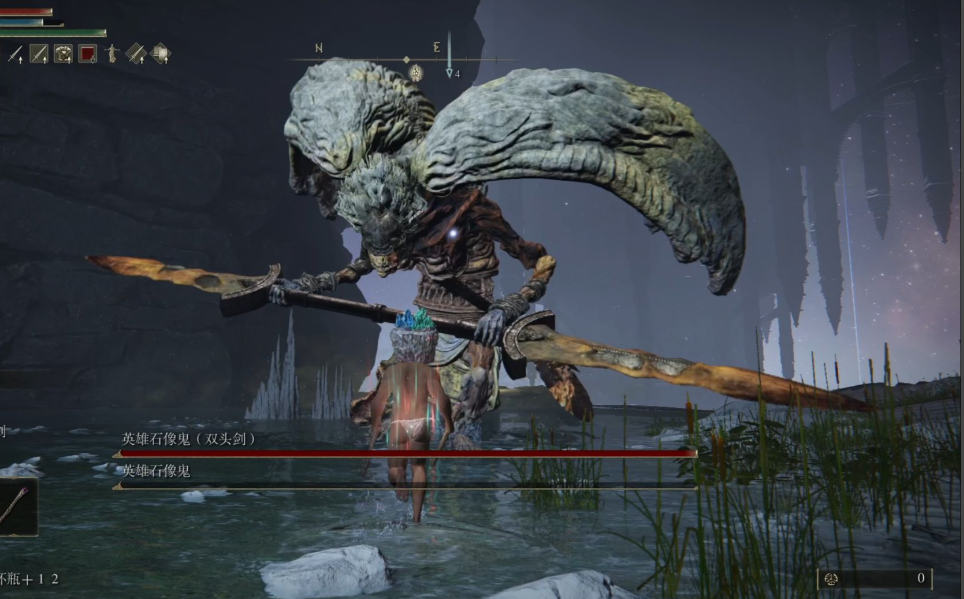
Task: Select the blue beacon marker on the compass
Action: click(x=449, y=56)
